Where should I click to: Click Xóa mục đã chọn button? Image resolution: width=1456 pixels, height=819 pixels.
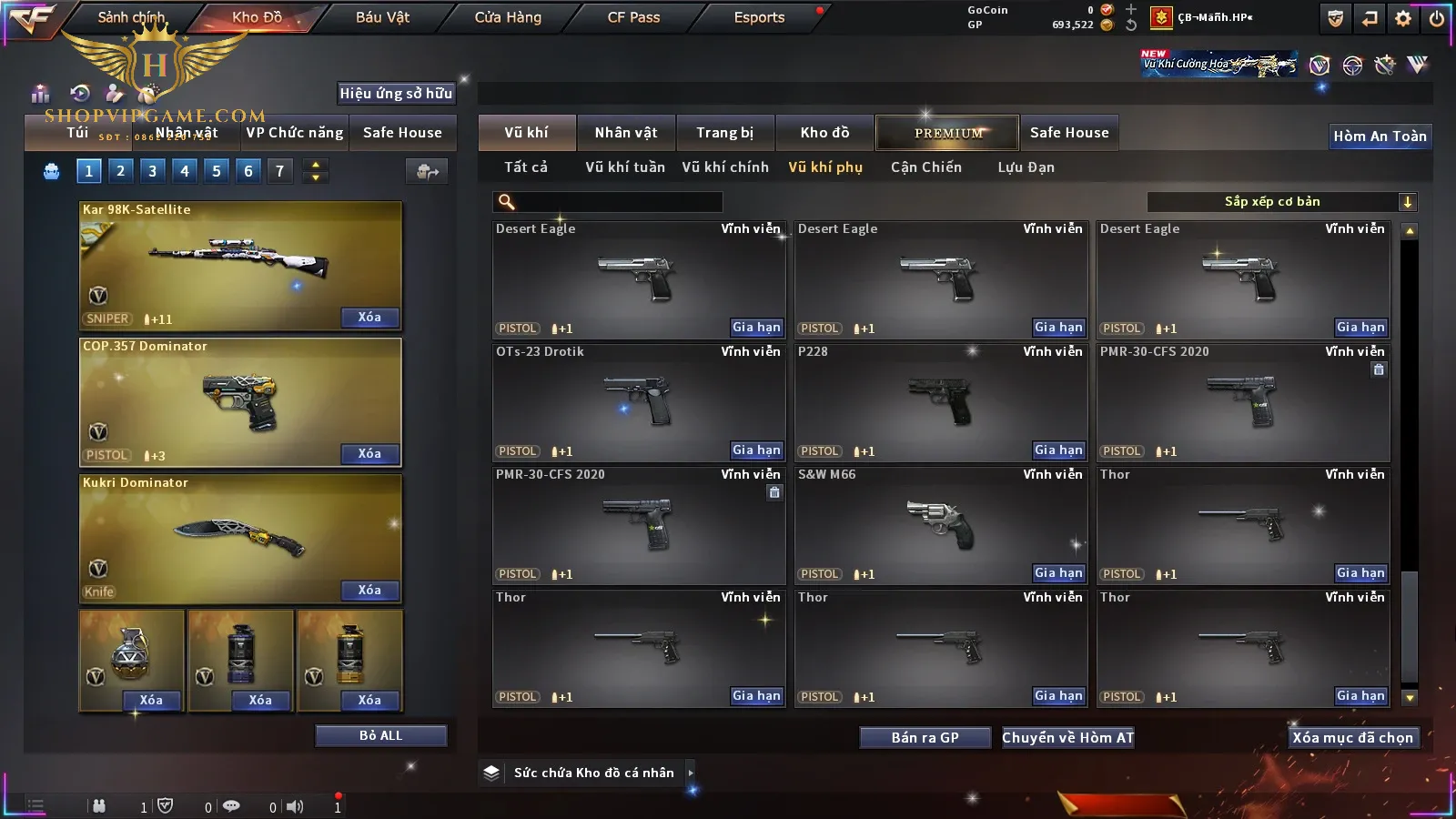coord(1352,737)
